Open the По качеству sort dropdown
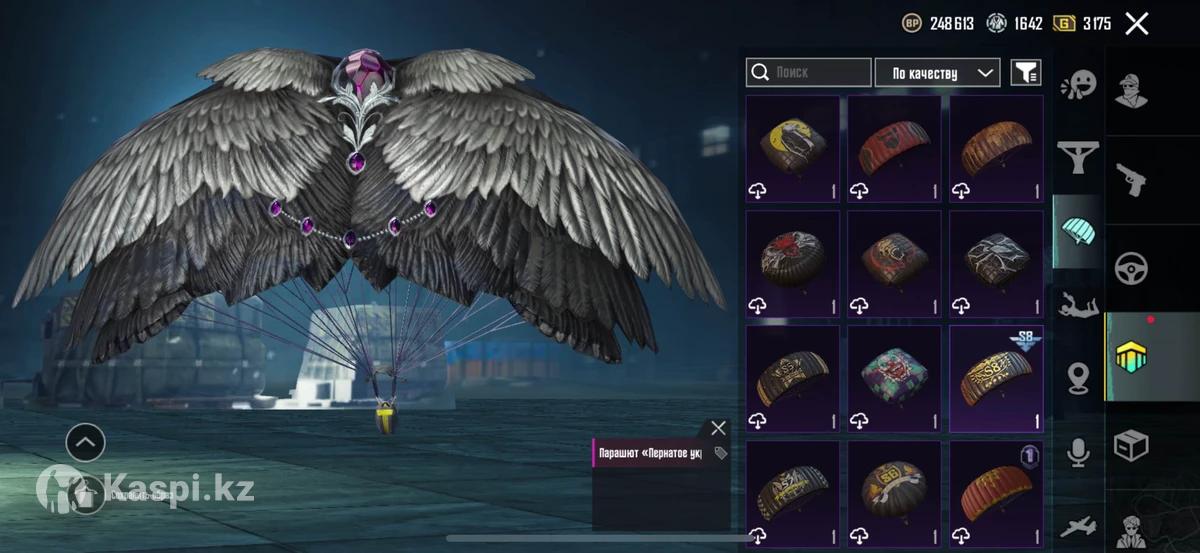Screen dimensions: 1200x553 point(937,72)
